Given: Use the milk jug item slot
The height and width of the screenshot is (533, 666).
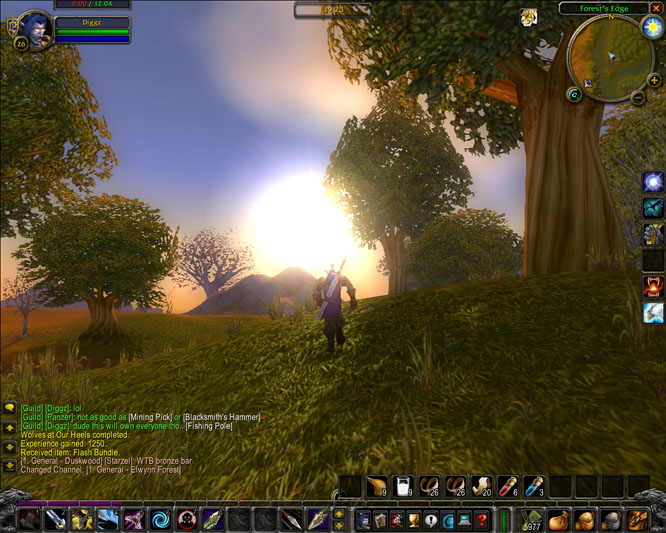Looking at the screenshot, I should coord(403,487).
